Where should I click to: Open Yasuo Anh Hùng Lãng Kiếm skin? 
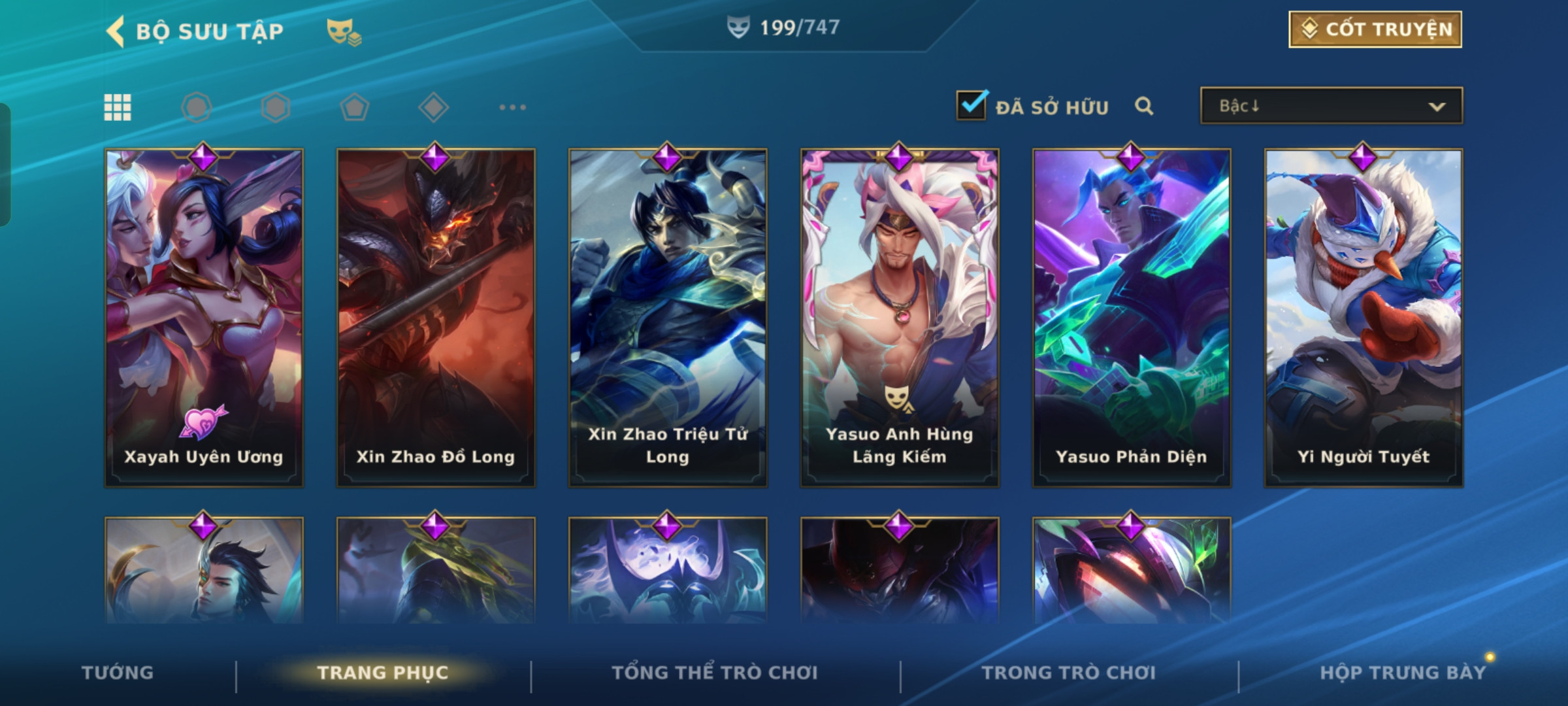pyautogui.click(x=900, y=318)
